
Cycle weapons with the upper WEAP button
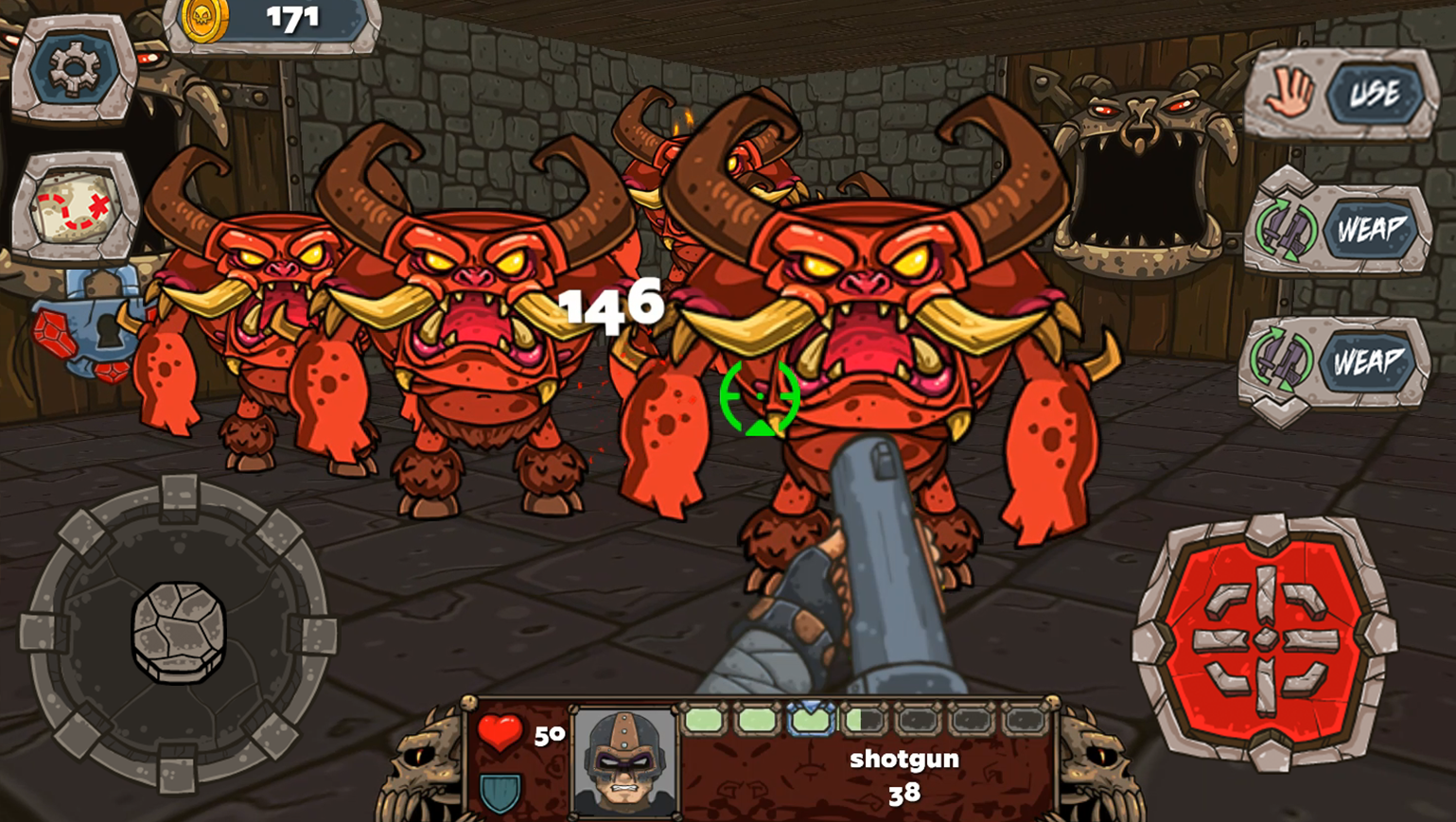pyautogui.click(x=1370, y=227)
